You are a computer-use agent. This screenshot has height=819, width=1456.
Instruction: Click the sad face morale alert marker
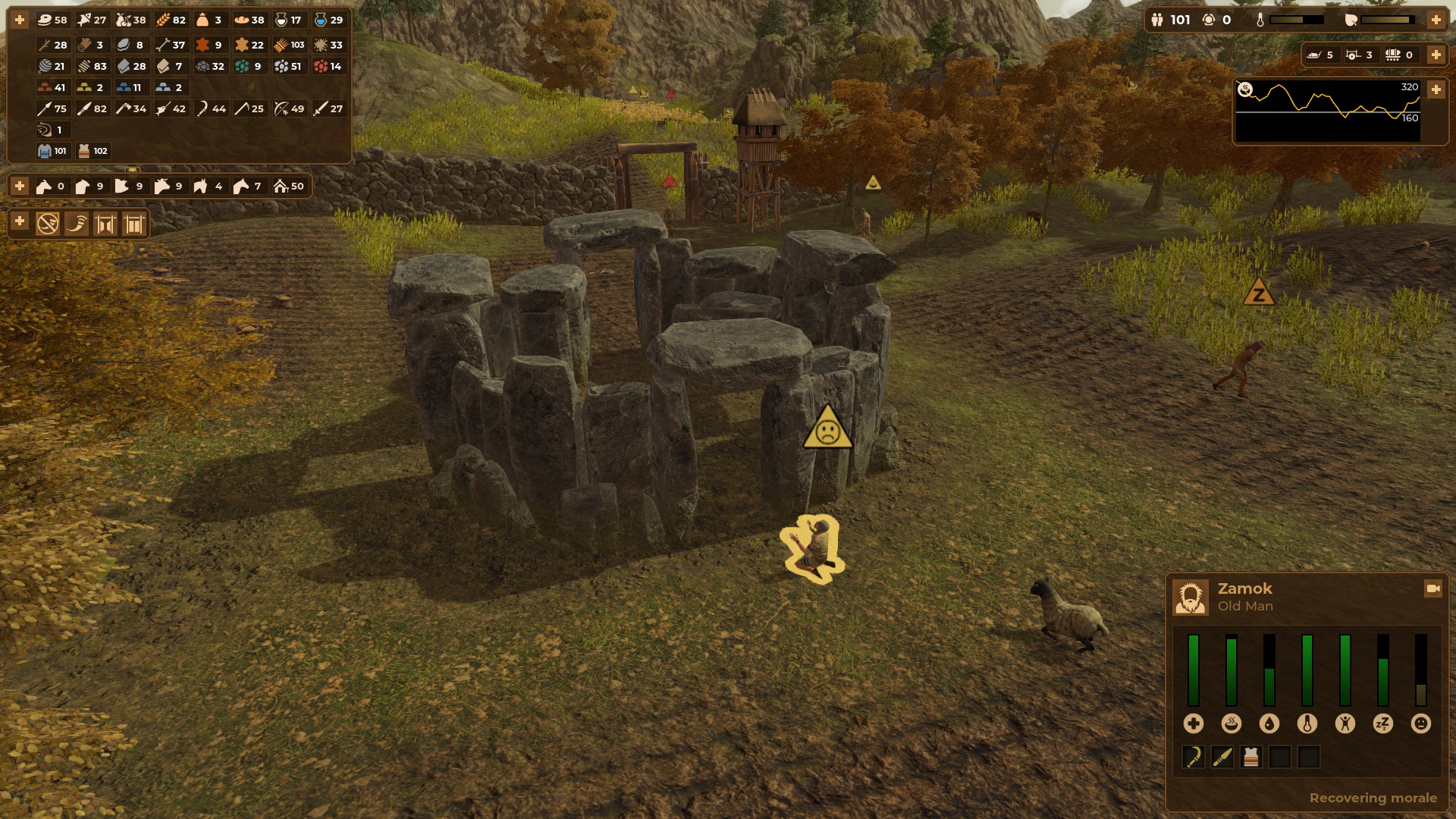[x=827, y=428]
